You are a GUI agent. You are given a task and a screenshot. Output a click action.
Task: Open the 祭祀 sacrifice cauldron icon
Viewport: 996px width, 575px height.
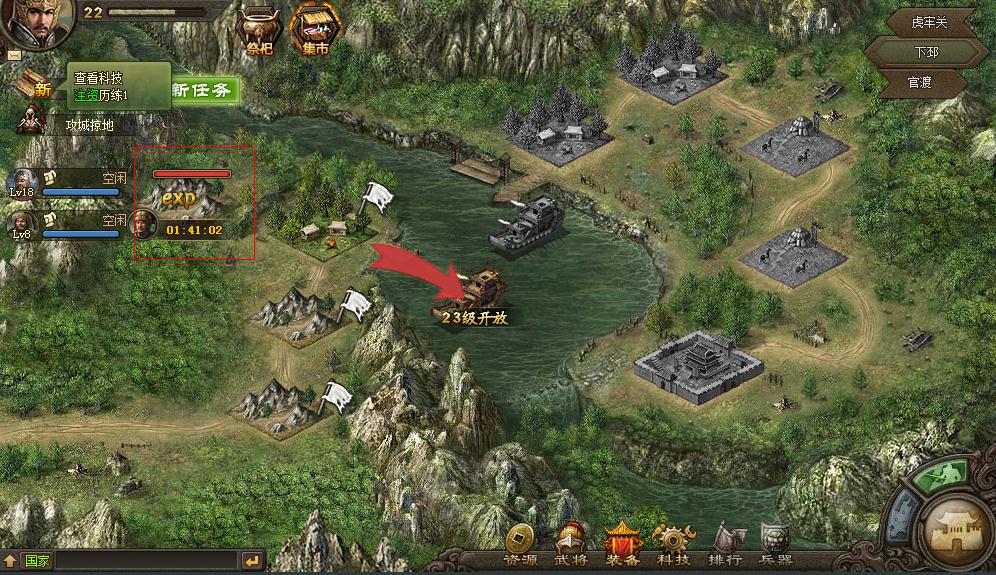coord(259,30)
